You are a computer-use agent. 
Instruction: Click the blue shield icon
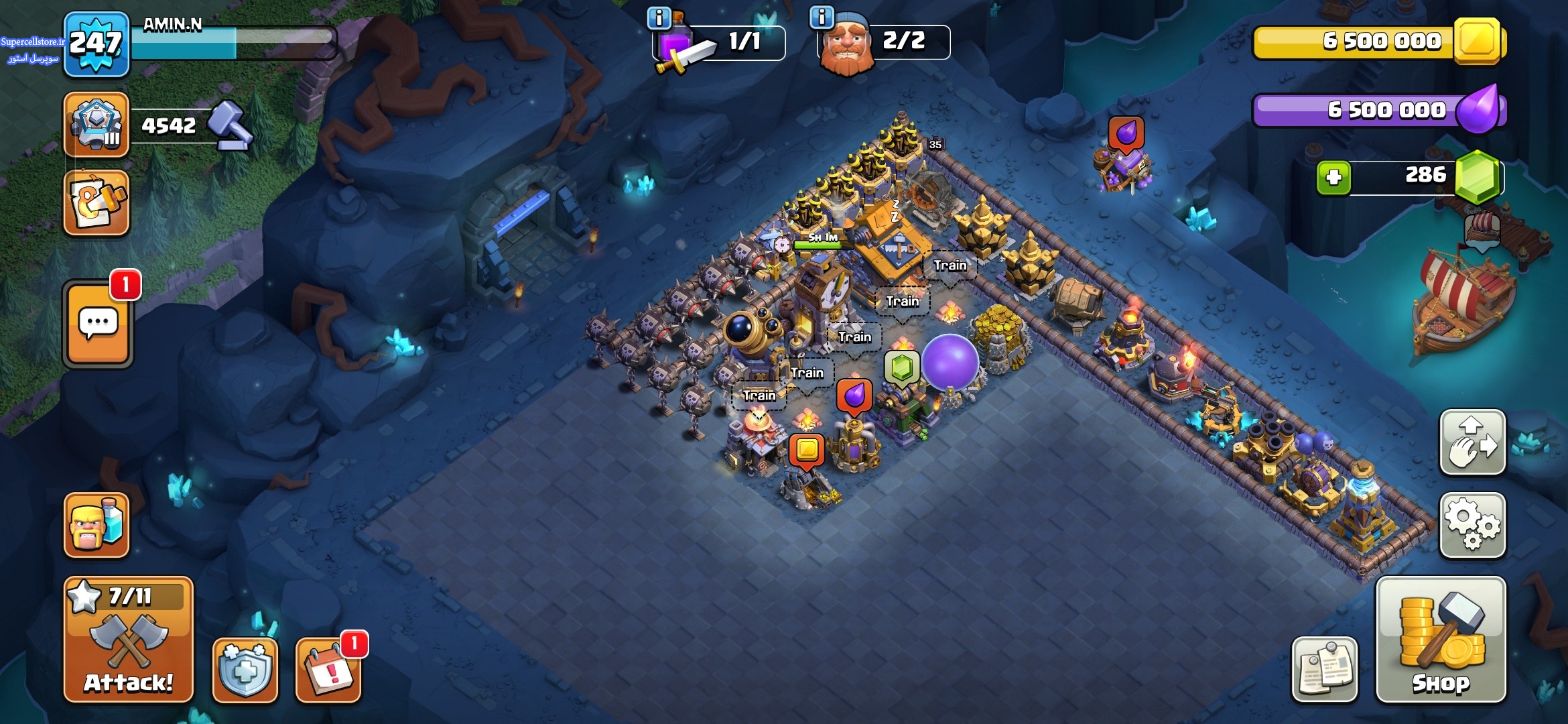tap(245, 670)
